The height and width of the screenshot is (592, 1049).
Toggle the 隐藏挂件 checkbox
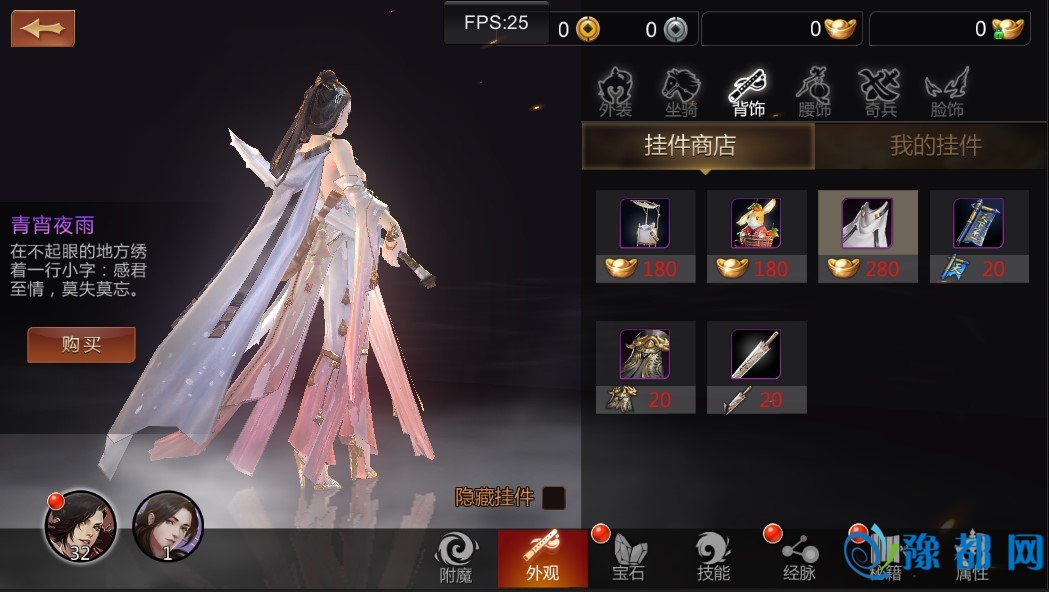coord(553,498)
